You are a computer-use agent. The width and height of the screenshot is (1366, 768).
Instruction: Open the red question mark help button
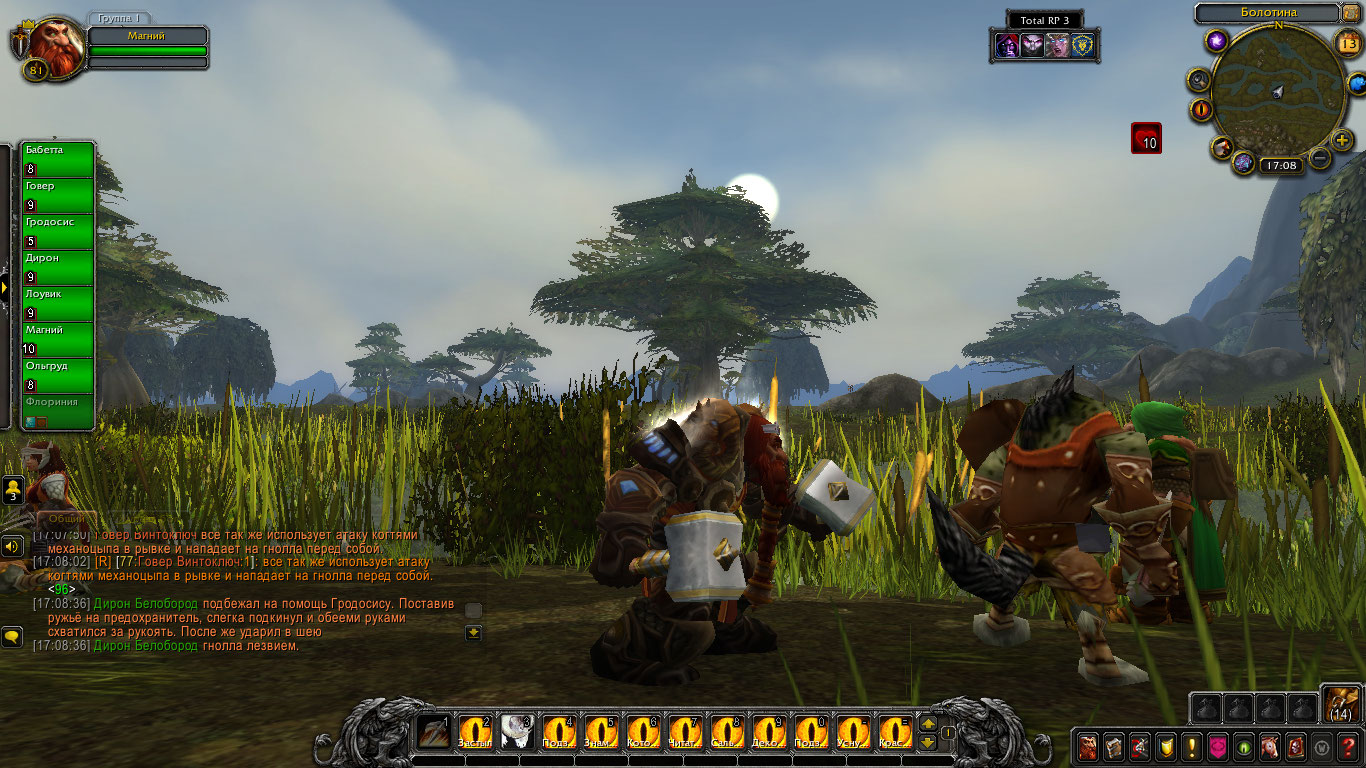[x=1348, y=747]
